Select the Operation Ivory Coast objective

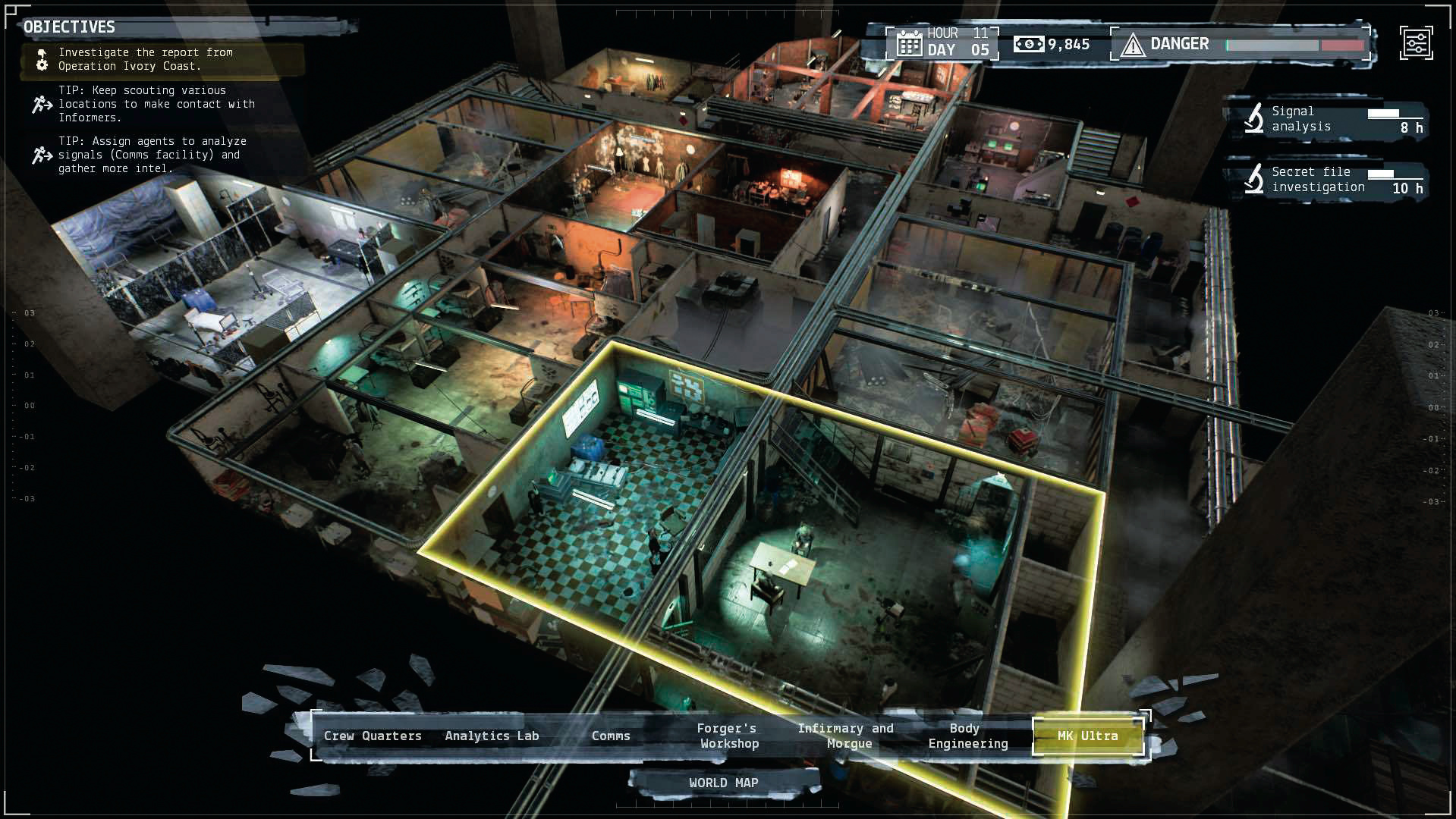pos(144,59)
